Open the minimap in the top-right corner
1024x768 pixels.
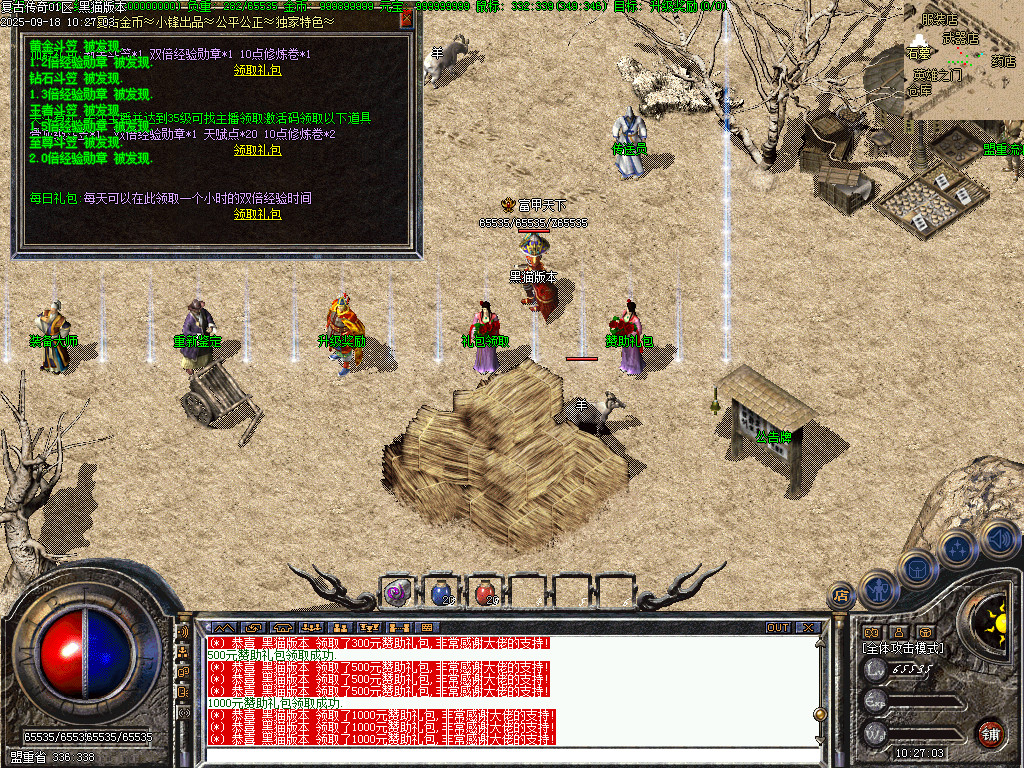click(x=963, y=60)
